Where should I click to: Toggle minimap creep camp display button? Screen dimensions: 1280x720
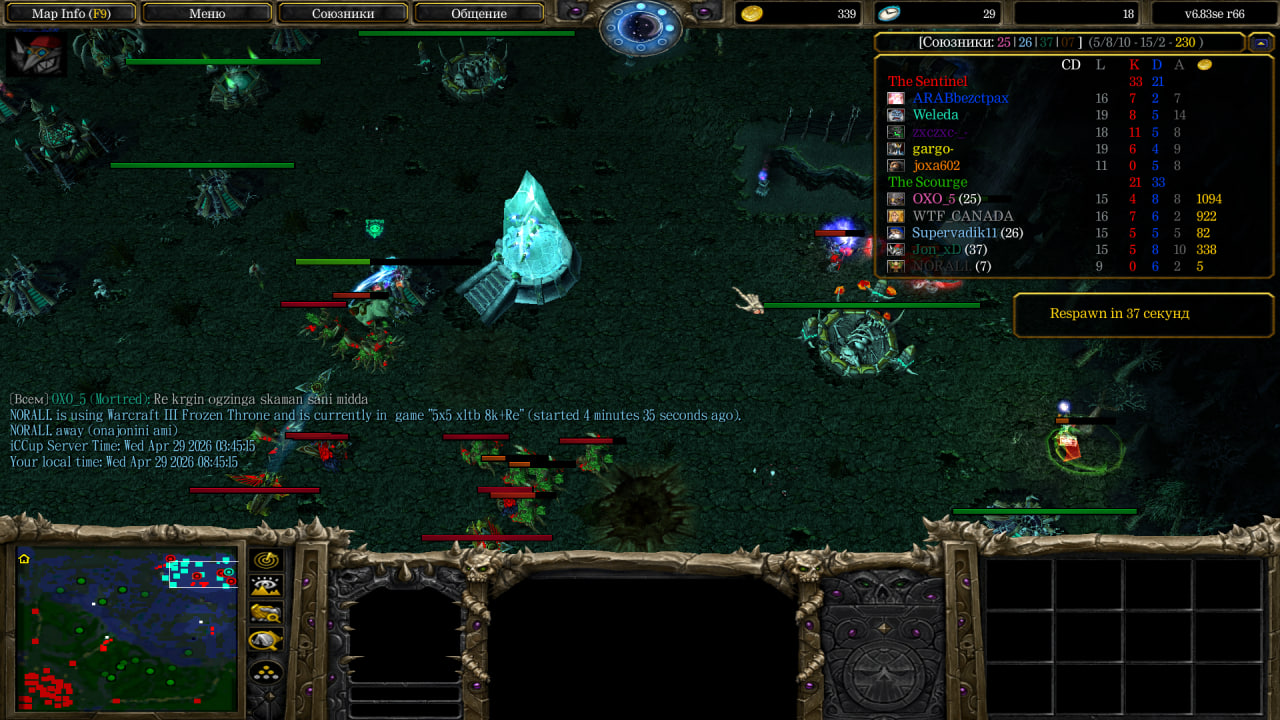tap(266, 640)
